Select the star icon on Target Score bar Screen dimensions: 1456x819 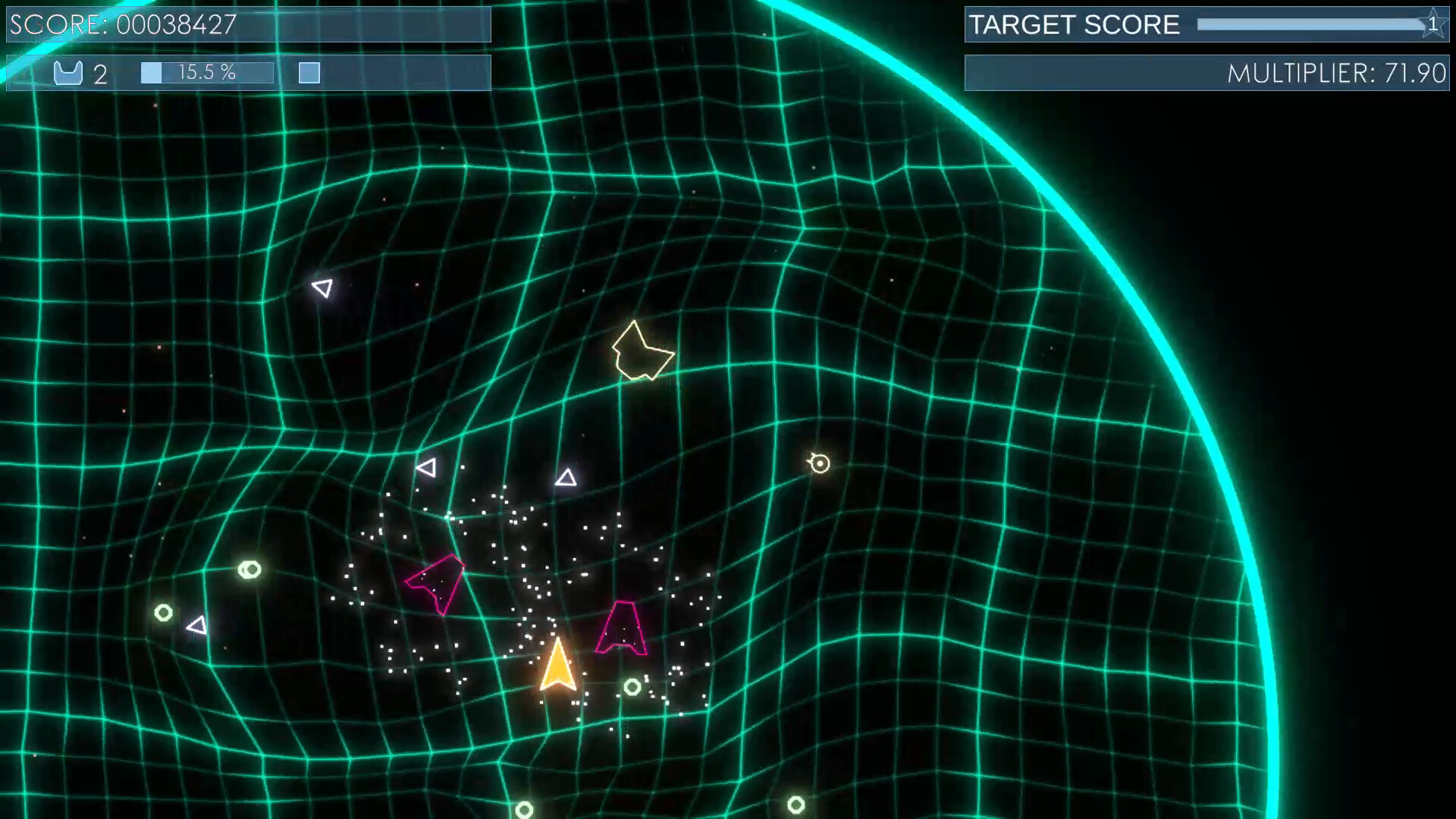coord(1432,24)
